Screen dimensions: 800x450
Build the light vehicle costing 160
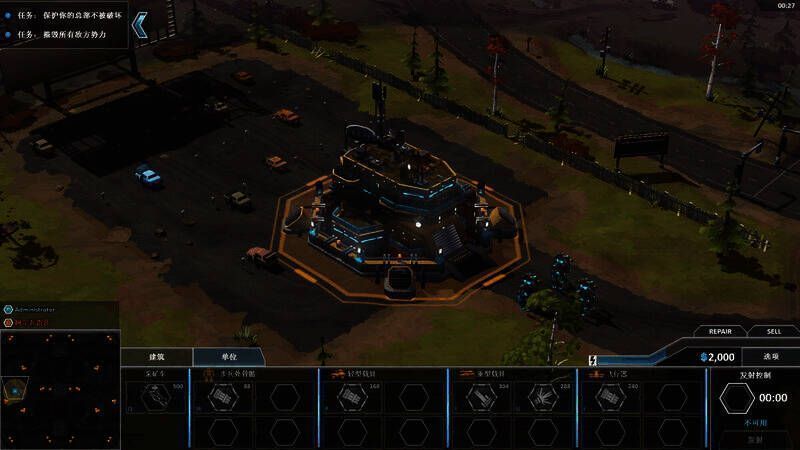351,397
